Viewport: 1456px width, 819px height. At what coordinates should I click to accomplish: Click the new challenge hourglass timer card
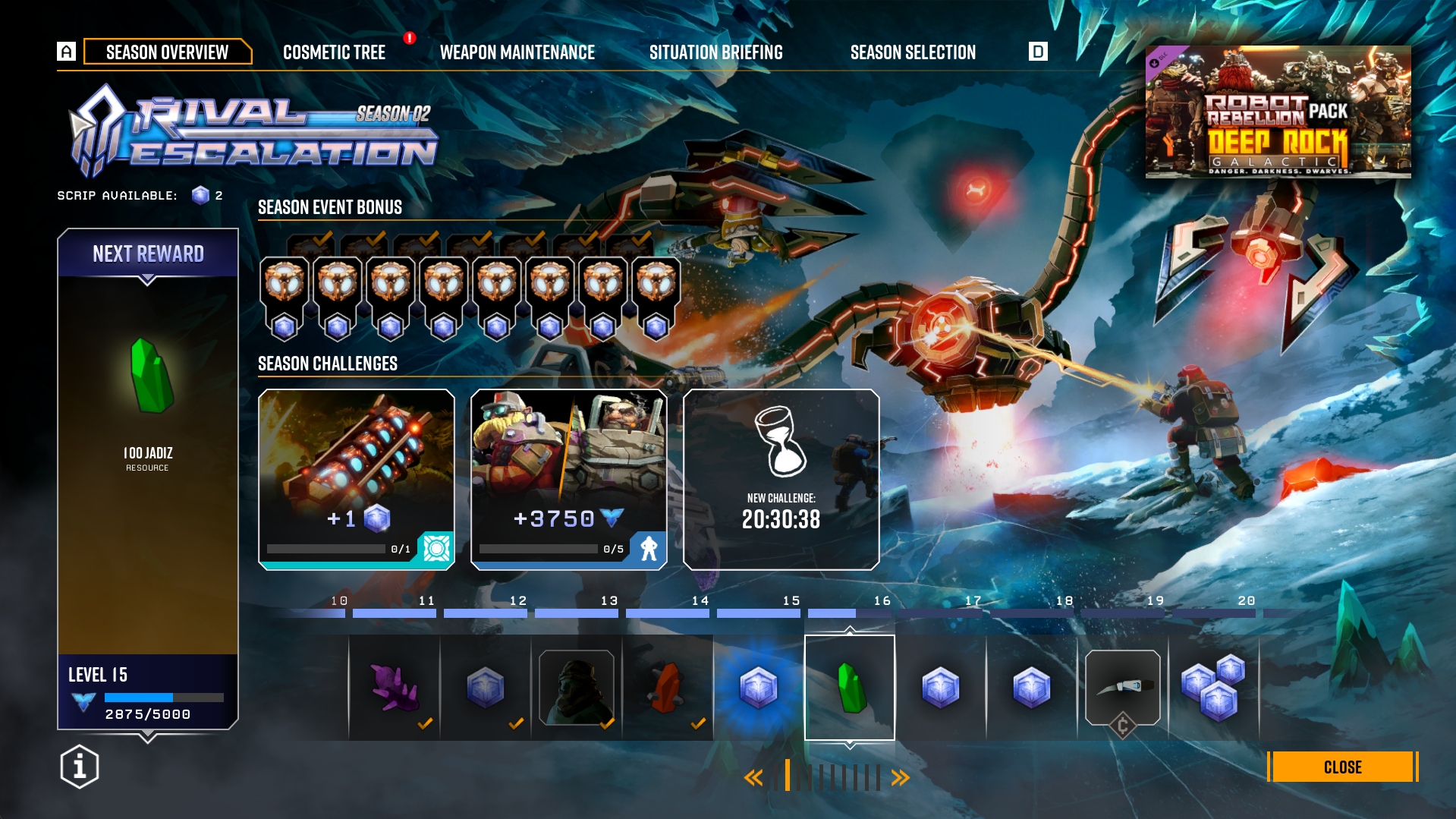781,479
